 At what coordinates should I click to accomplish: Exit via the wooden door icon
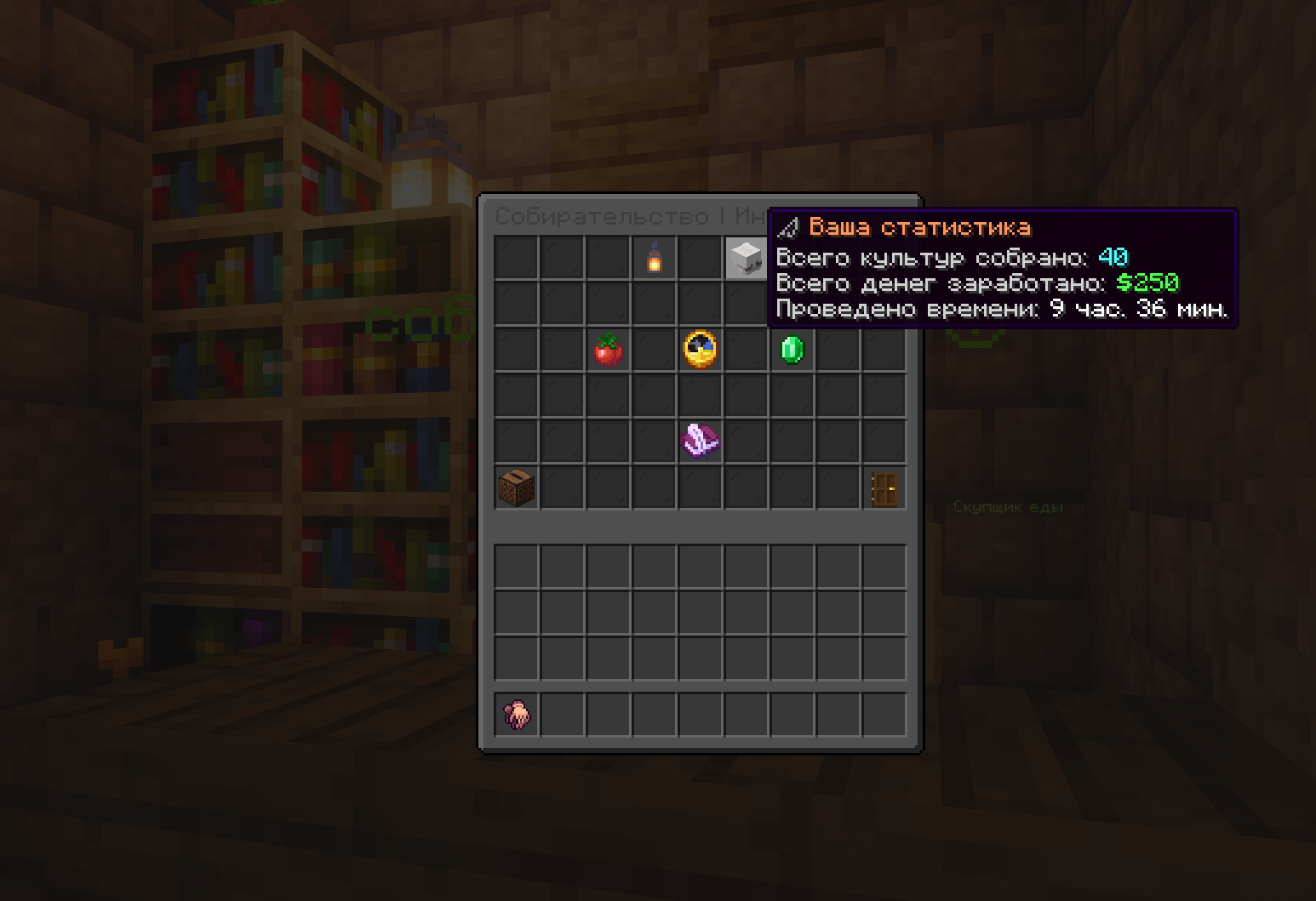coord(884,489)
